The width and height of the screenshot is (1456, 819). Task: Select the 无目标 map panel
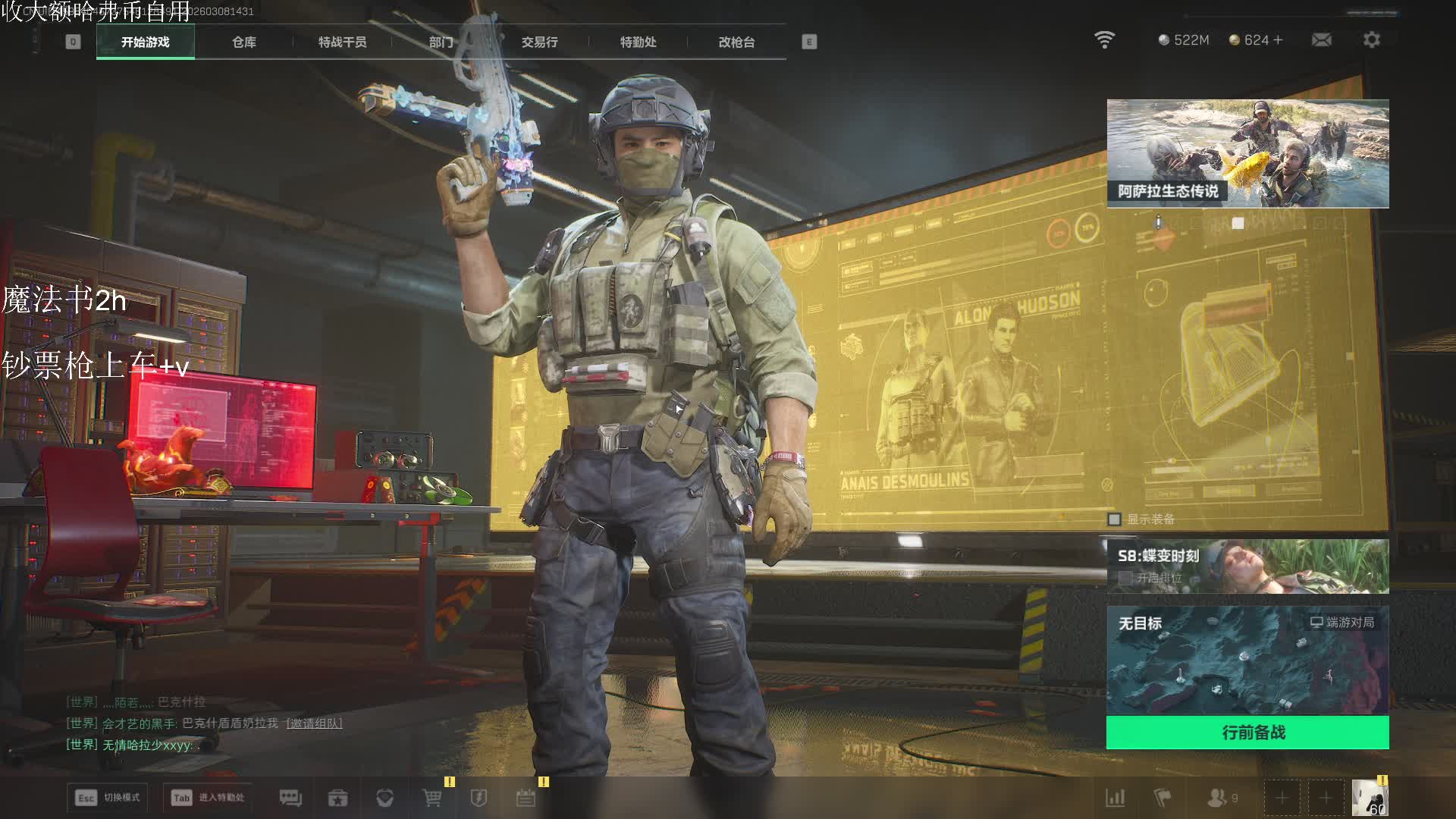[x=1247, y=660]
